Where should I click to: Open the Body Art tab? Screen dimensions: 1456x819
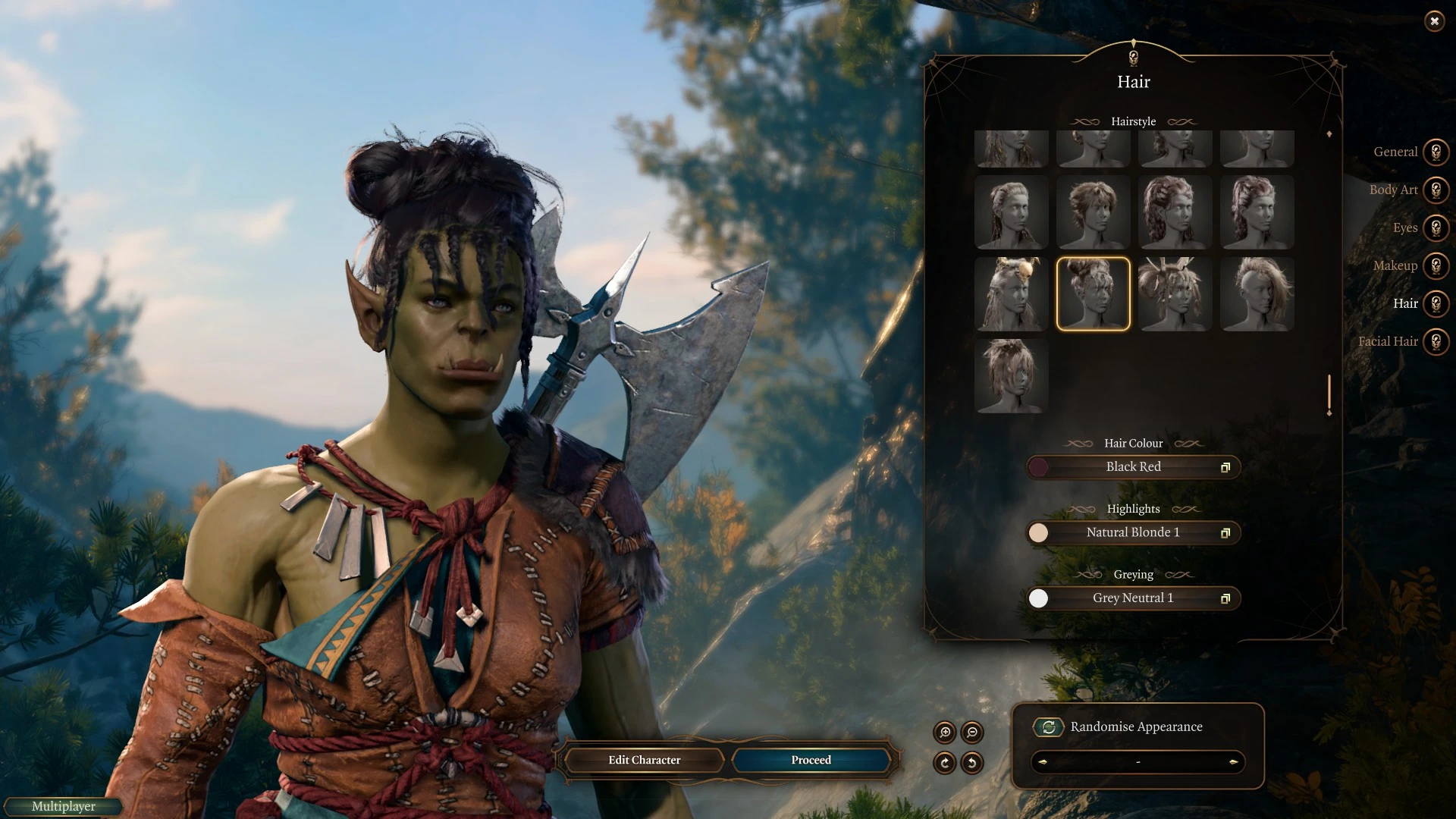tap(1435, 190)
